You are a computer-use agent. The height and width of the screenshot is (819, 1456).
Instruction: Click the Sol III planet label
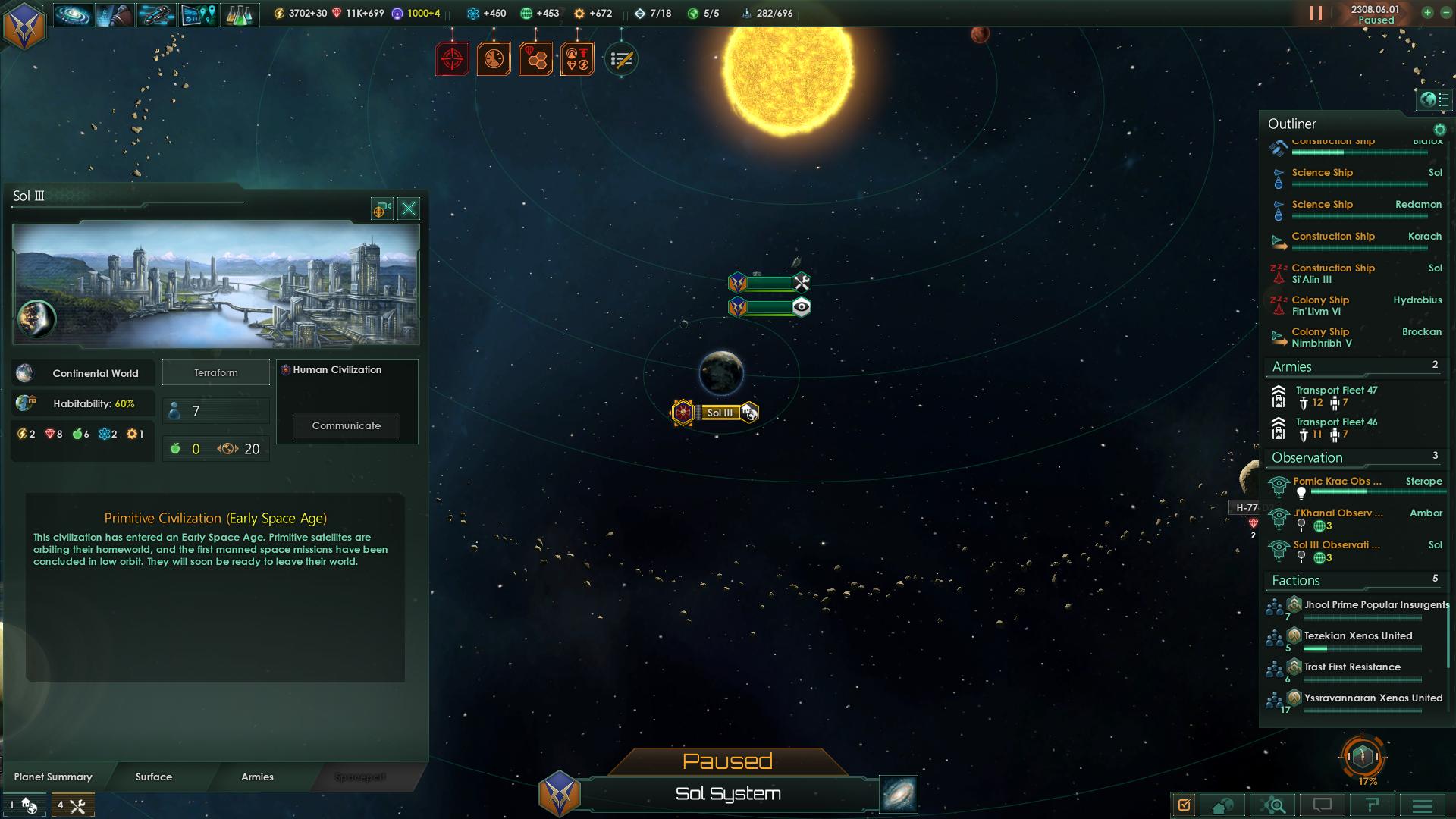point(720,413)
